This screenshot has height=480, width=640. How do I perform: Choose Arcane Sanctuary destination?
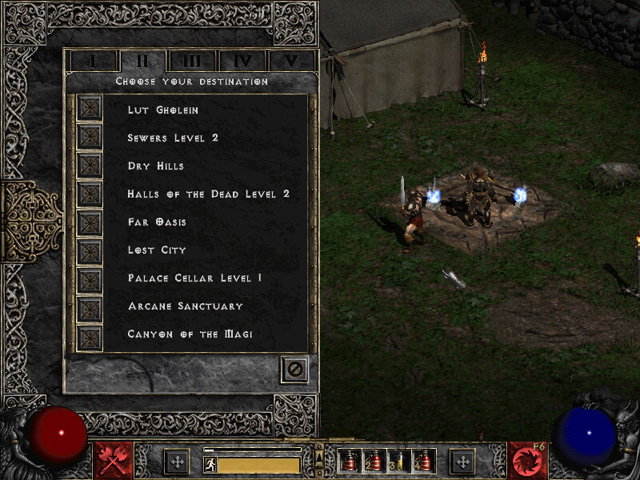(90, 305)
